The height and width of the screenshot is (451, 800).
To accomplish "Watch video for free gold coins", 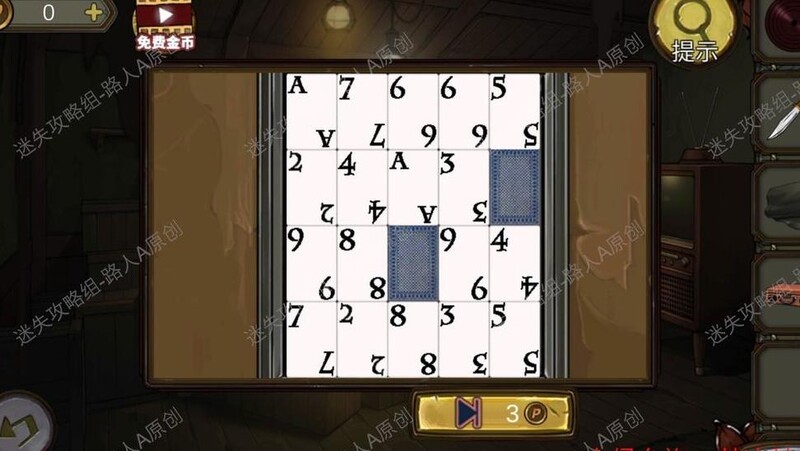I will coord(165,23).
